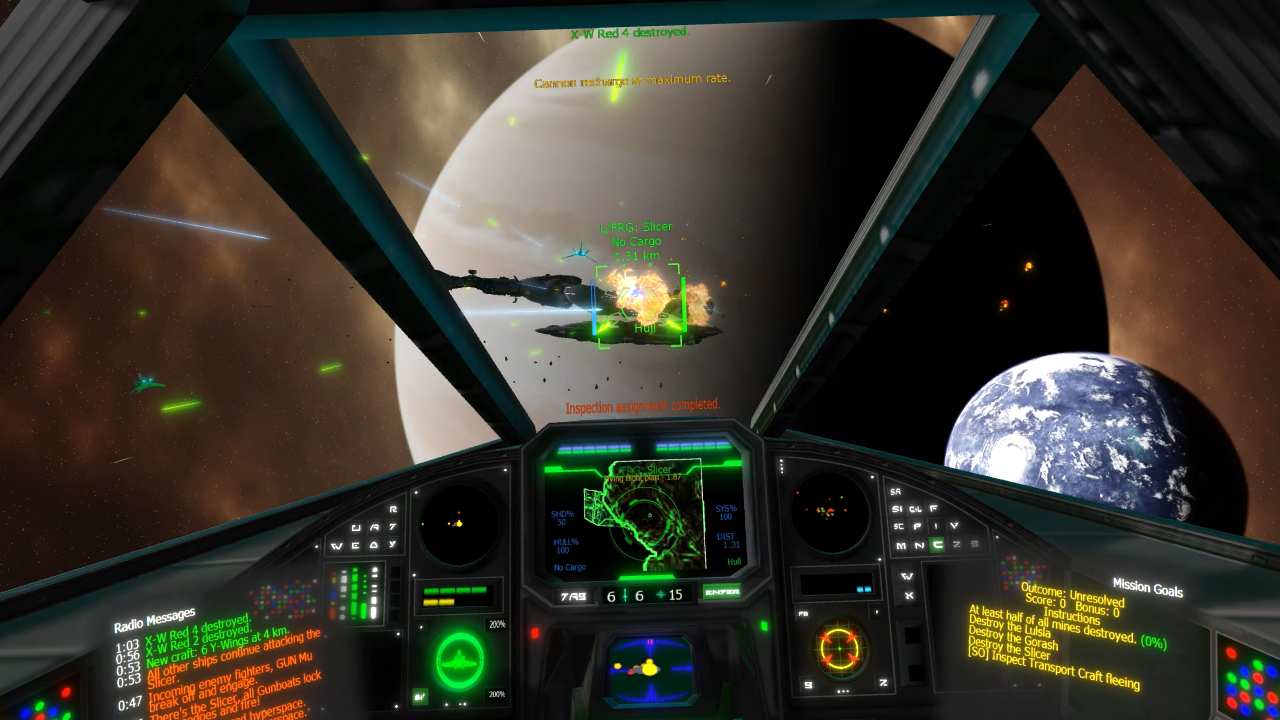Toggle the Z key on the right console
Screen dimensions: 1280x720
(x=955, y=545)
